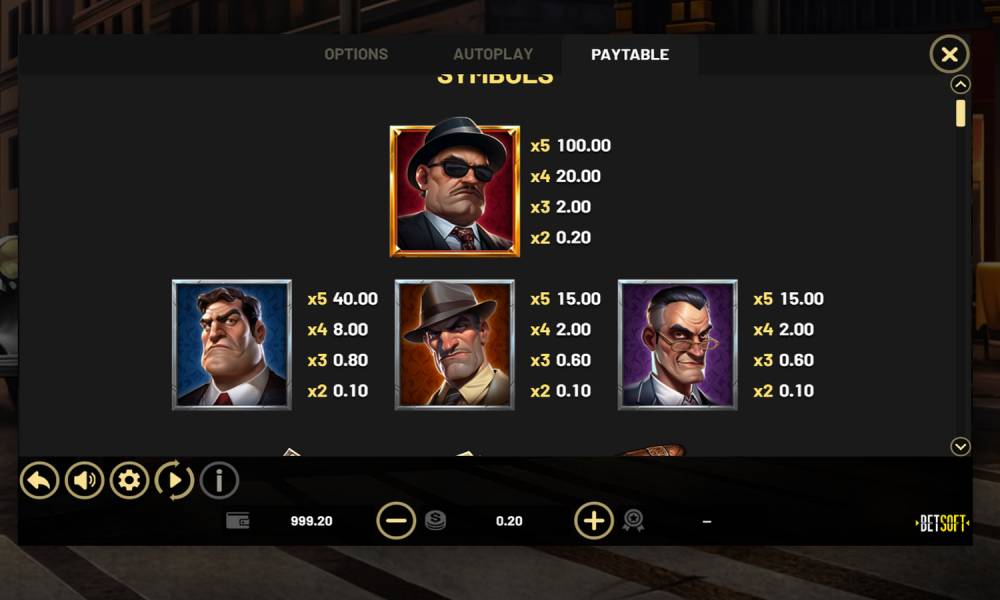Screen dimensions: 1000x600
Task: Activate the autoplay circular arrow button
Action: click(x=174, y=481)
